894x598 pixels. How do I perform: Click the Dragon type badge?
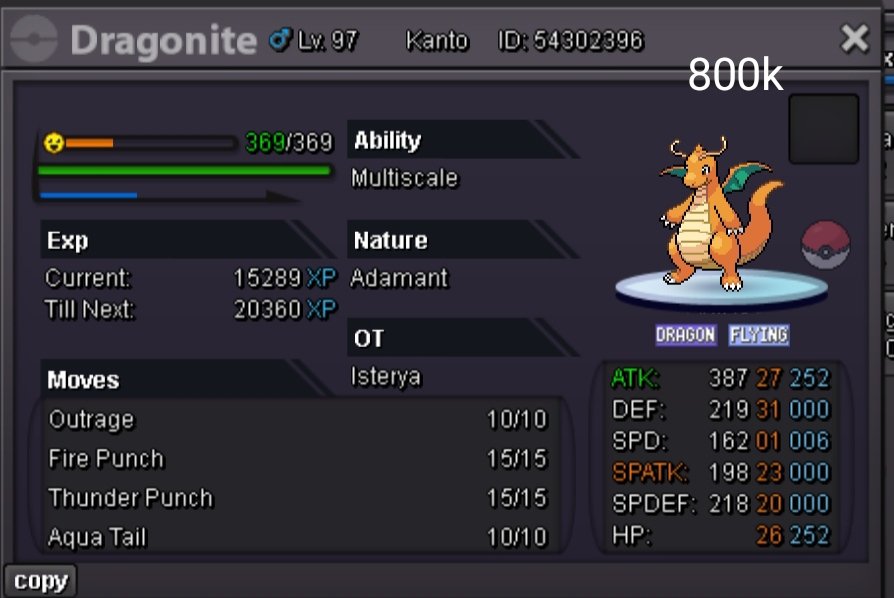(685, 335)
